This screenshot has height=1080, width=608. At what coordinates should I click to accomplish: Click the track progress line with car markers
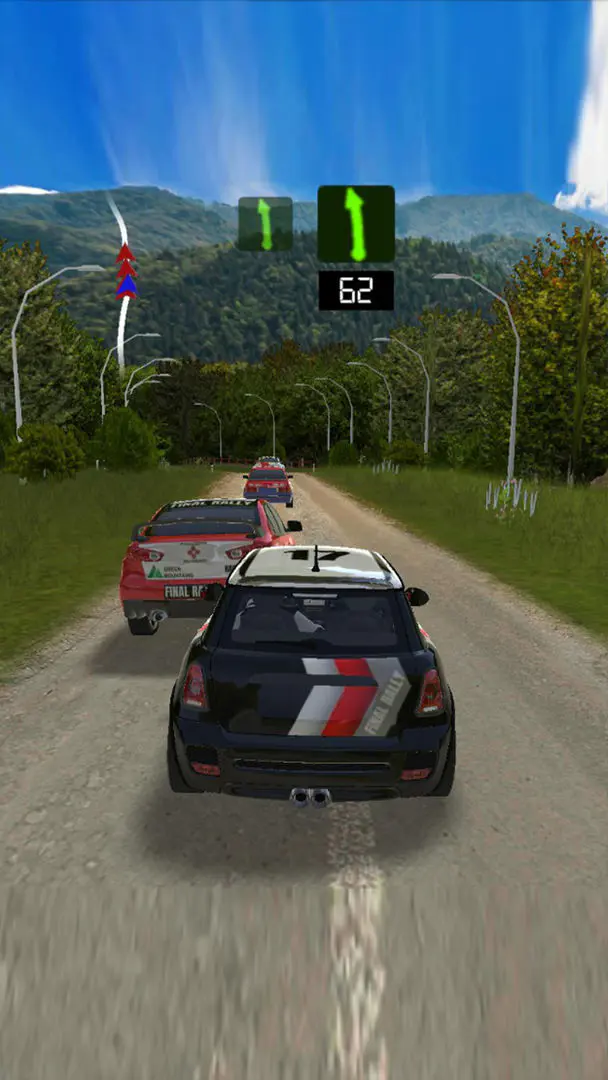tap(124, 275)
